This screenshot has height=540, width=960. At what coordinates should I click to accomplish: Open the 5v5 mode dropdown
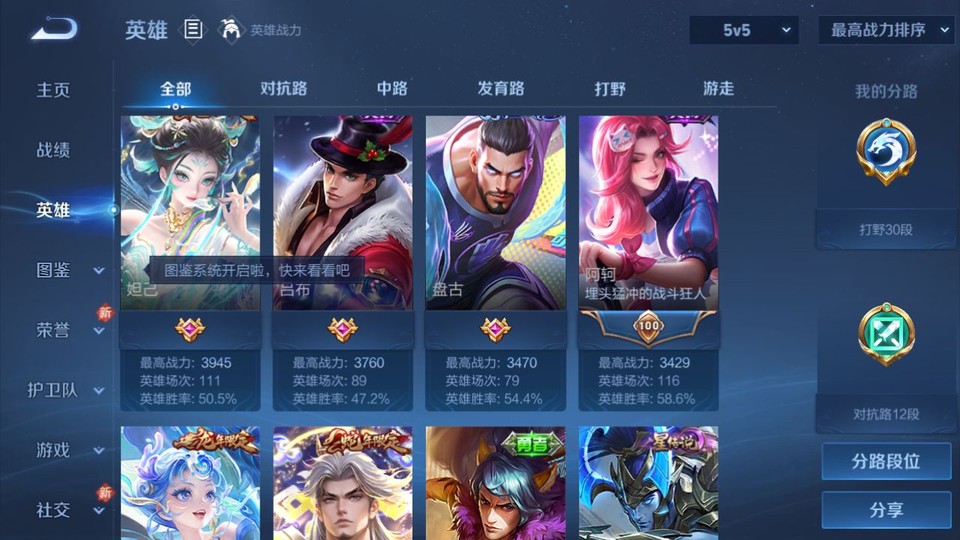[743, 30]
